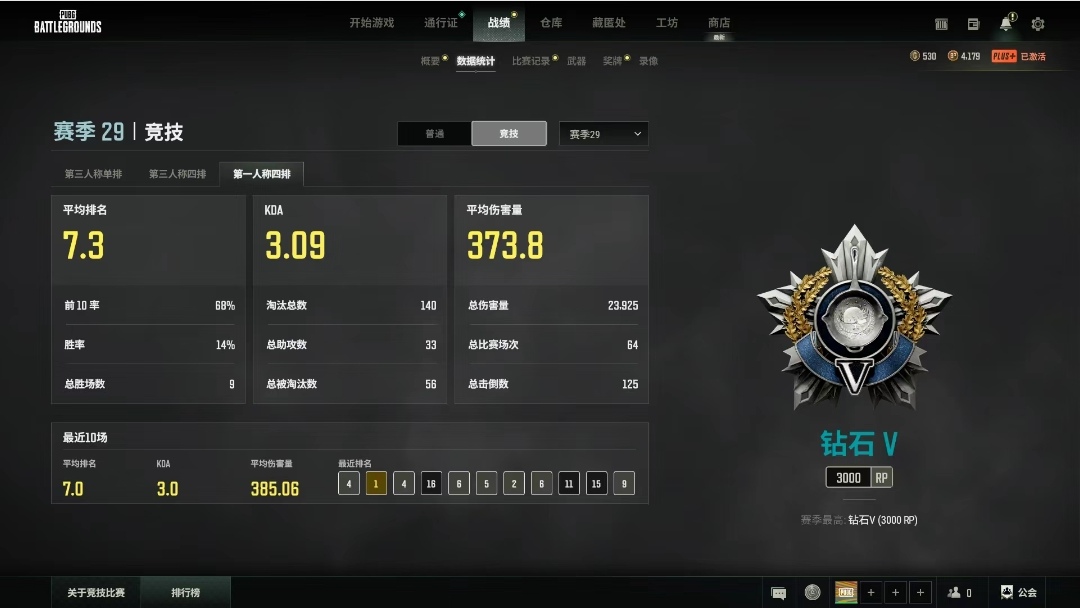Open the 工坊 workshop menu
The image size is (1080, 608).
coord(666,23)
